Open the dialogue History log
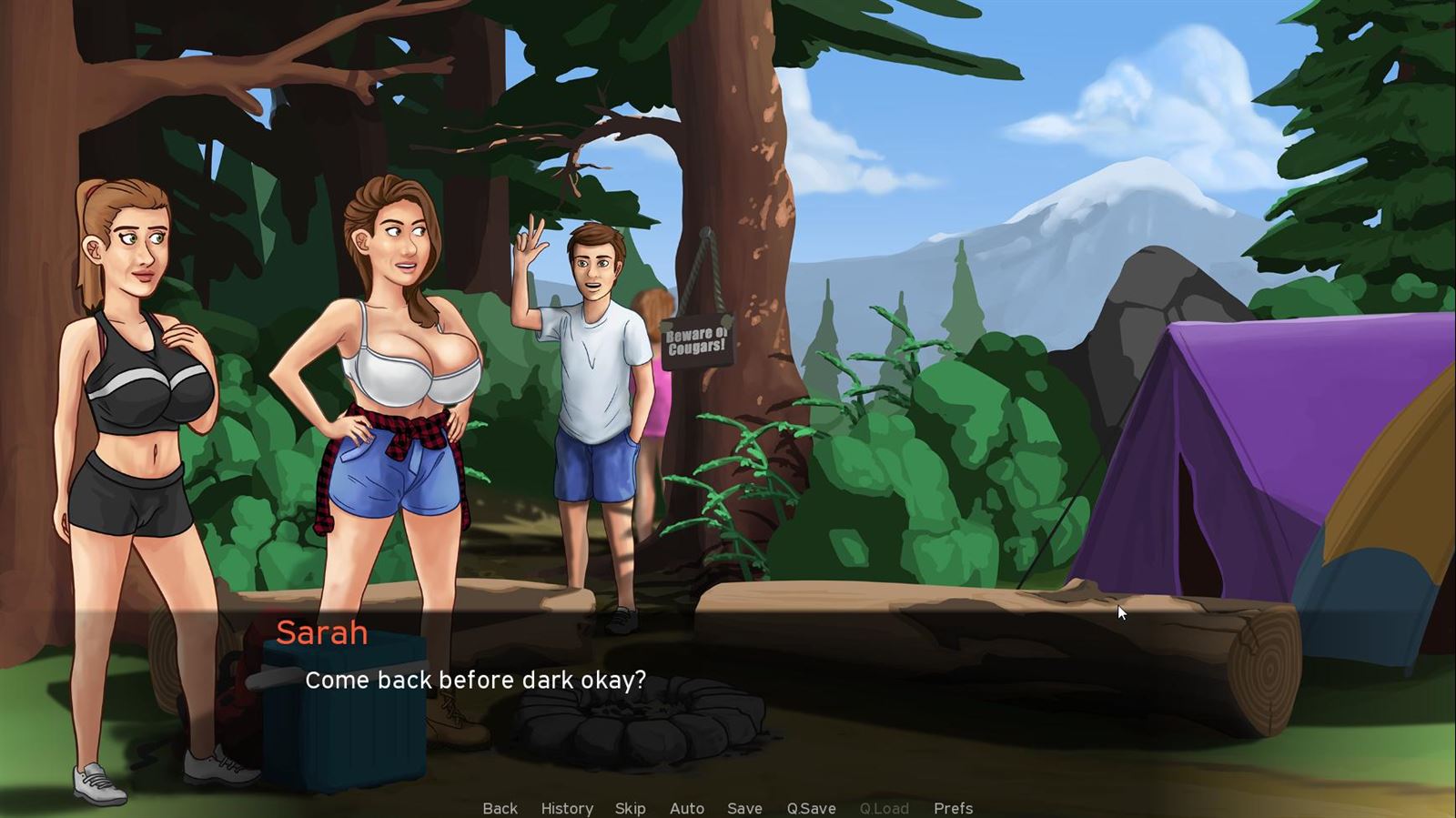The width and height of the screenshot is (1456, 818). (566, 808)
